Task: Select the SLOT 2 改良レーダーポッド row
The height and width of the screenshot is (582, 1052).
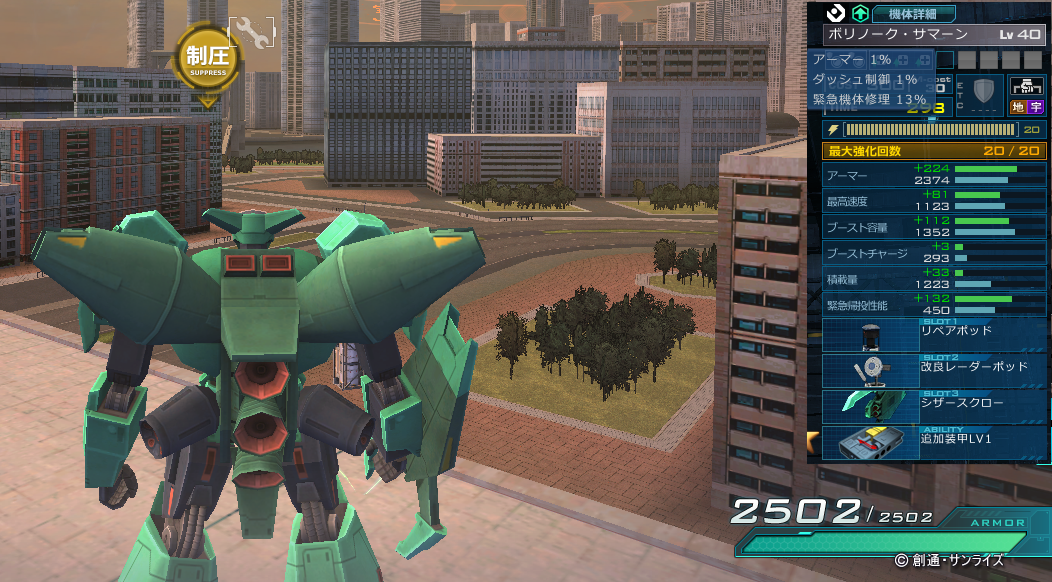Action: [x=934, y=371]
